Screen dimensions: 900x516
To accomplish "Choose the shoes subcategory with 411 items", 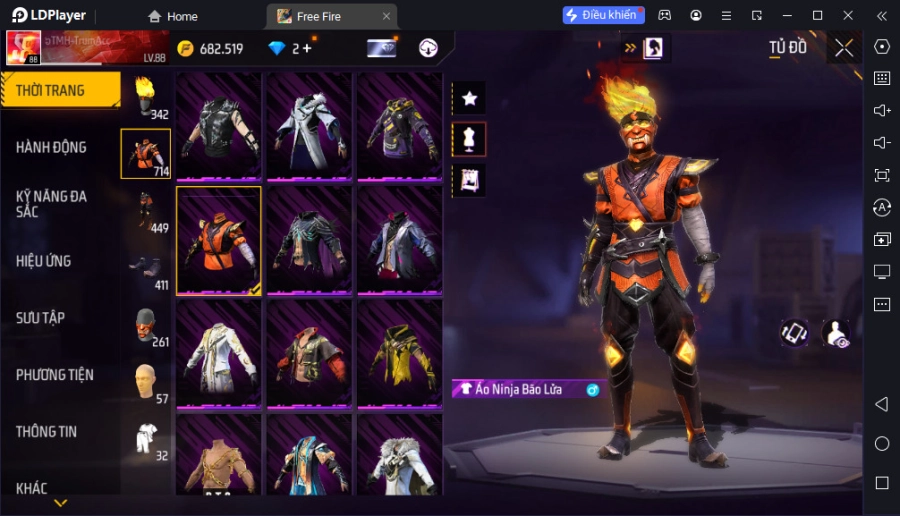I will pos(146,268).
